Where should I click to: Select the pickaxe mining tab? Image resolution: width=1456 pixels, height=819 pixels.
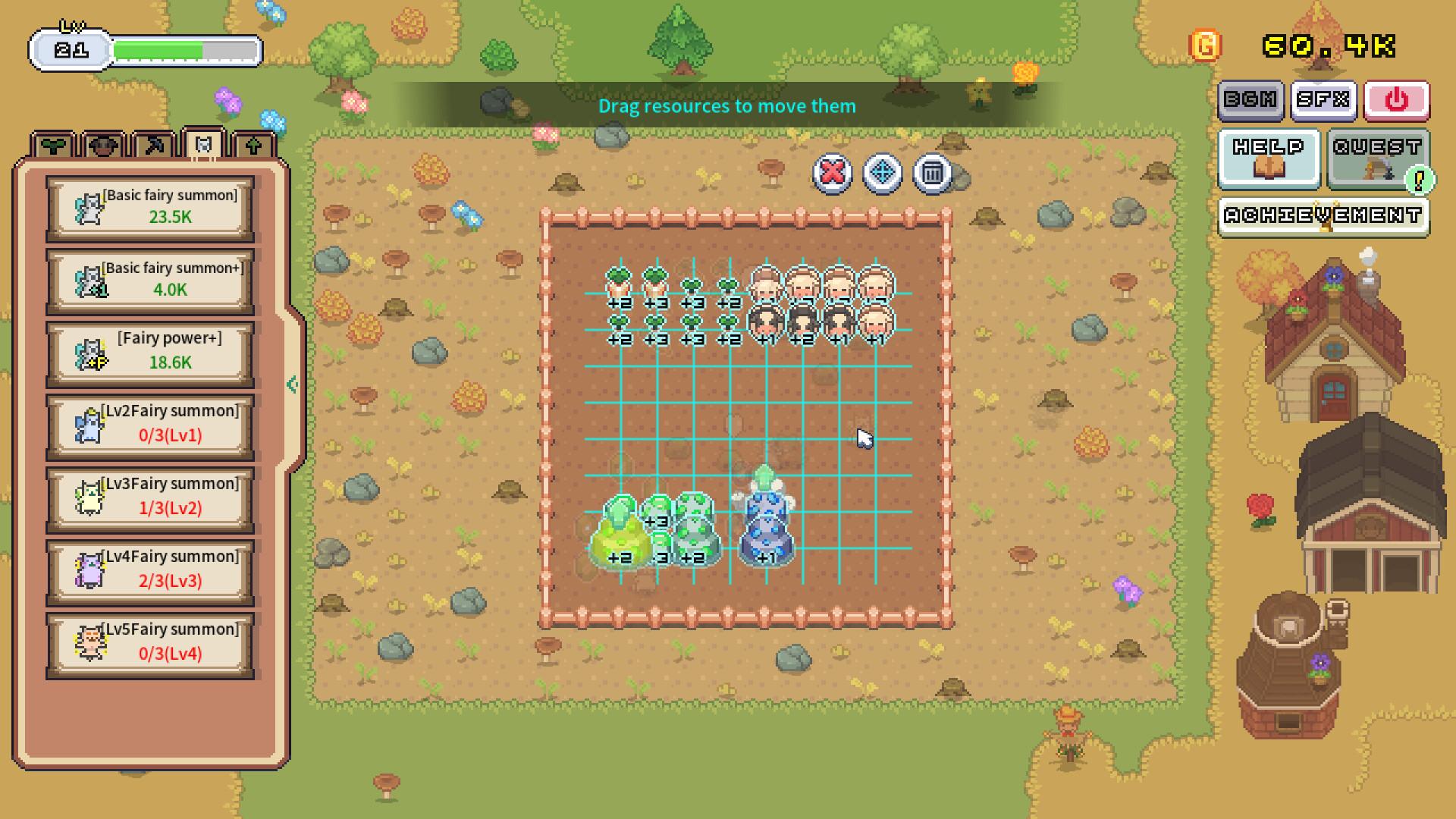(x=152, y=144)
